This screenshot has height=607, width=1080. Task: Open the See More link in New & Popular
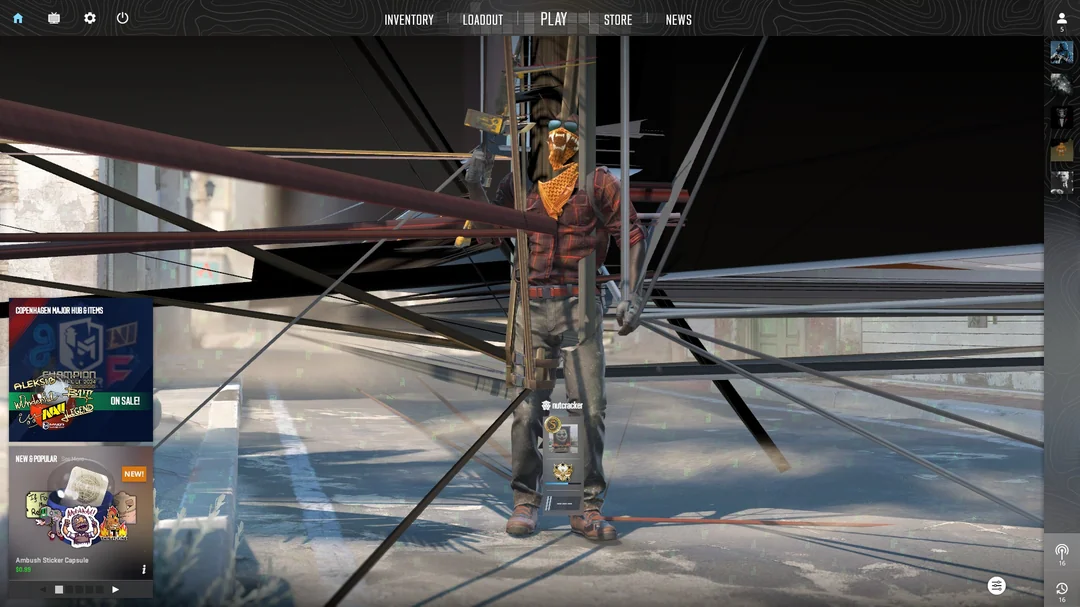tap(72, 459)
